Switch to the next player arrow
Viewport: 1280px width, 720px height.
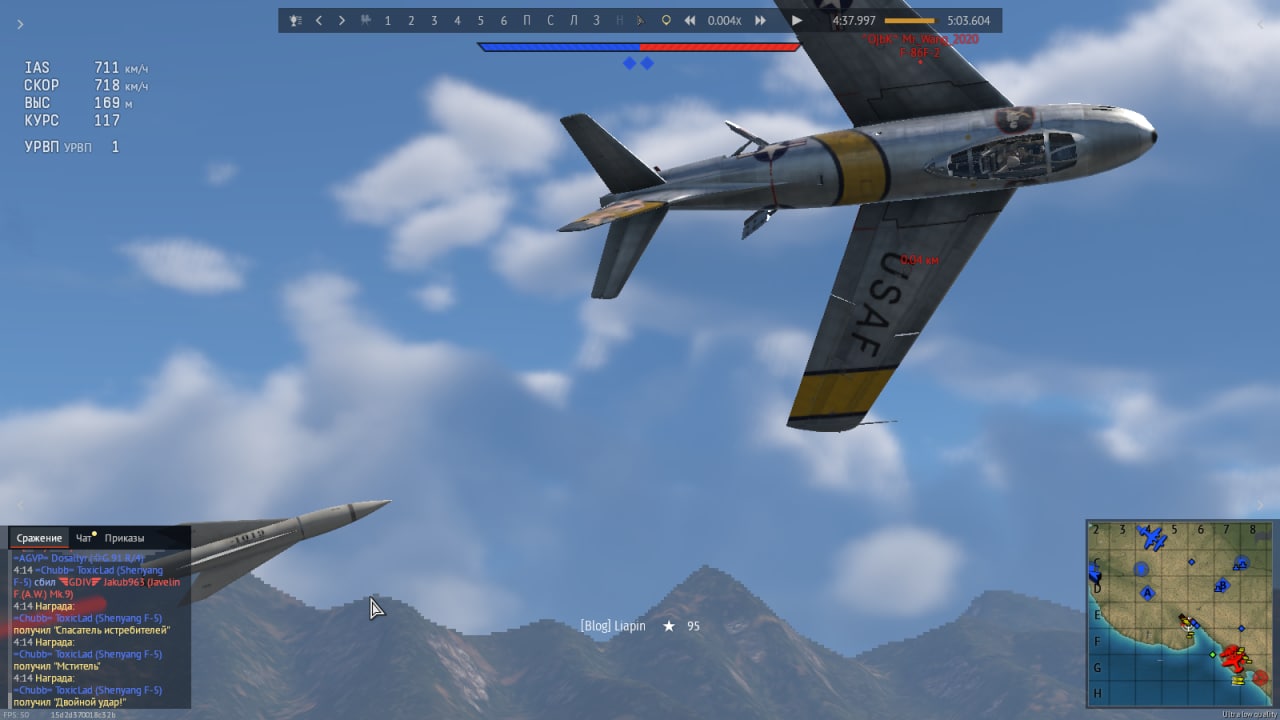342,20
